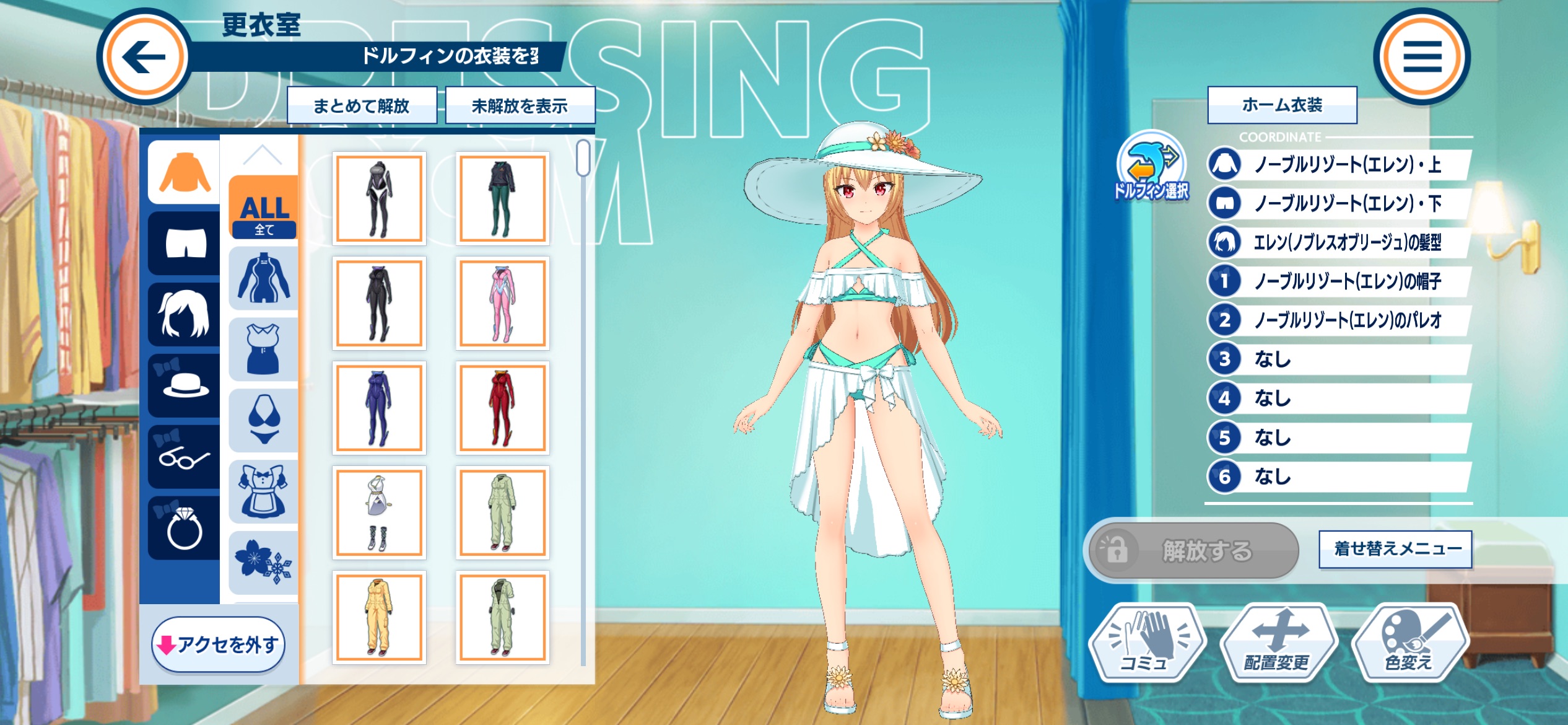
Task: Open the hat accessory tab
Action: coord(185,385)
